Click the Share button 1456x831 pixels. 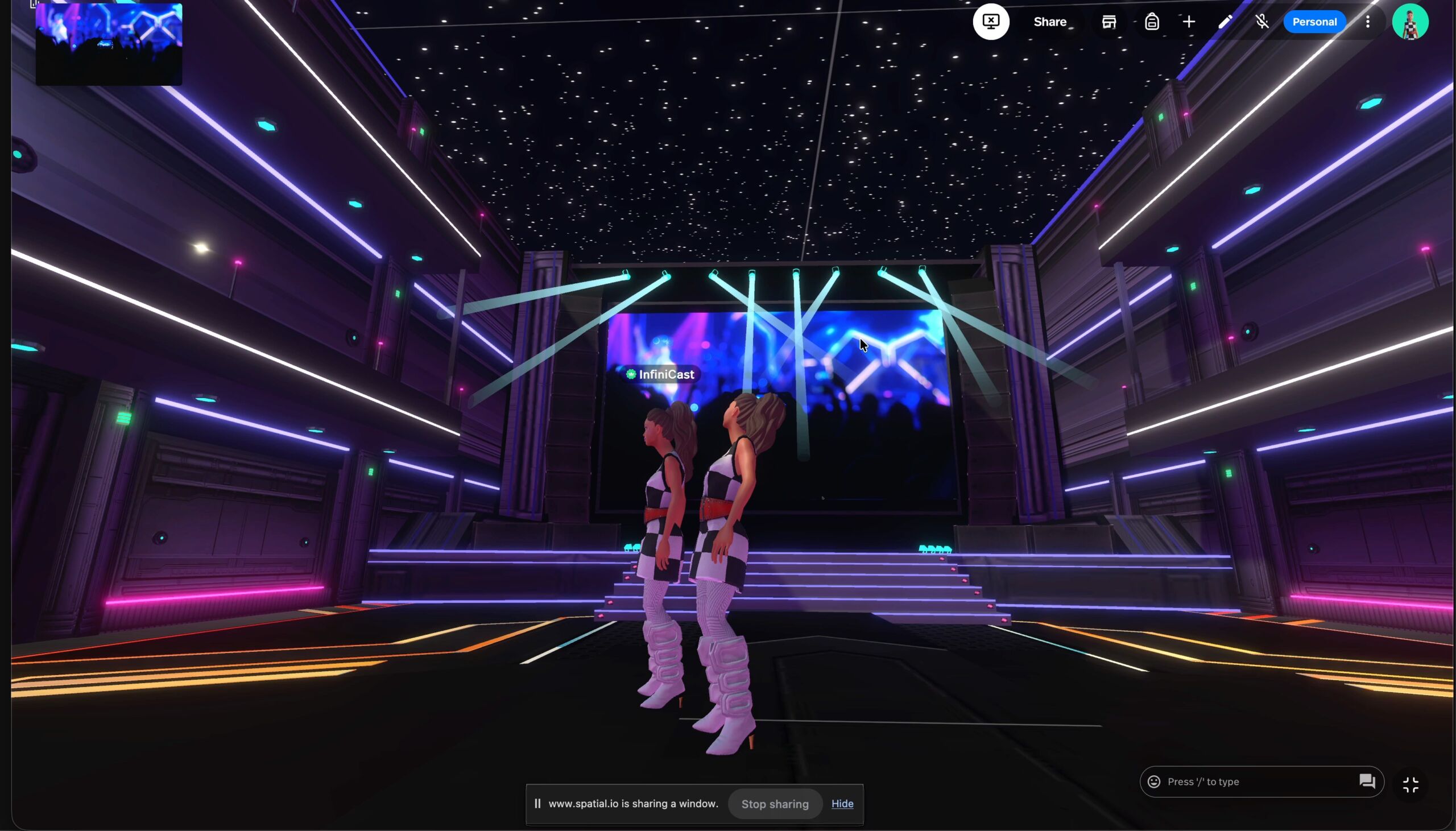coord(1050,22)
